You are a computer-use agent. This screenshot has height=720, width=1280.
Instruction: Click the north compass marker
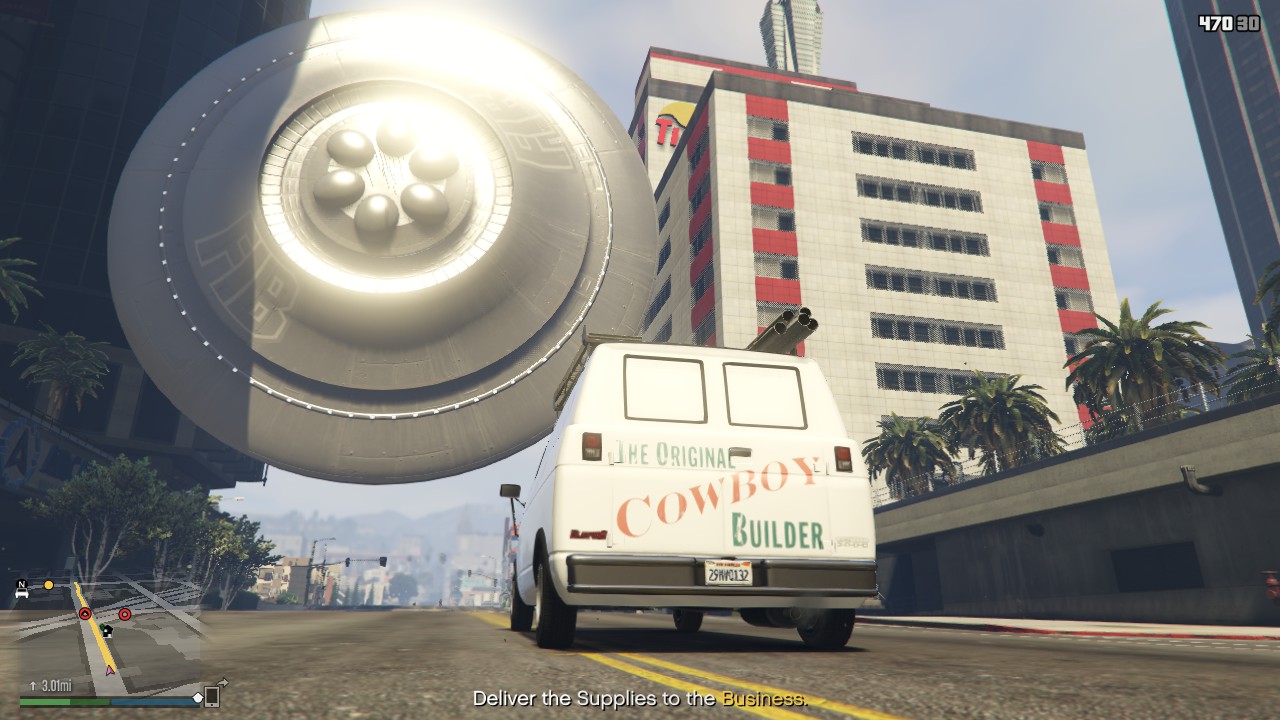point(22,582)
